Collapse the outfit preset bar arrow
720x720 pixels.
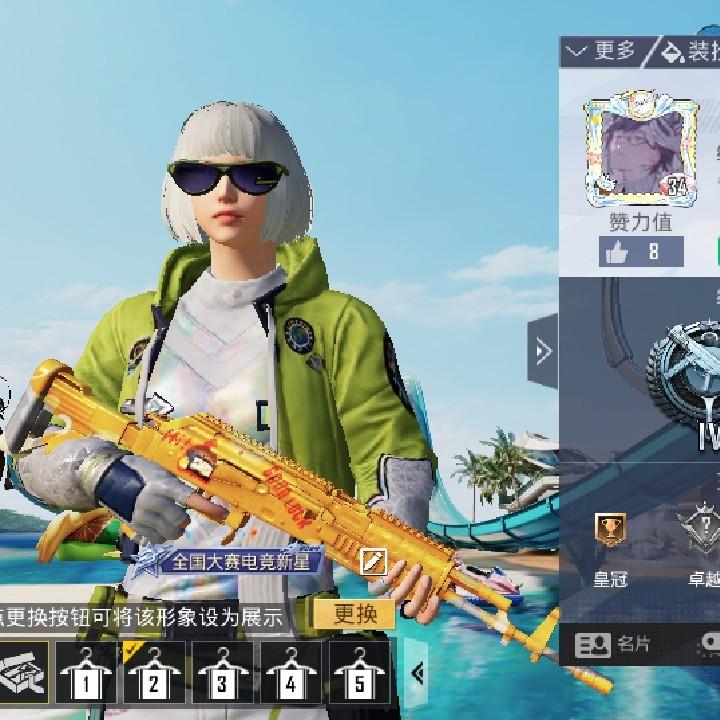418,673
